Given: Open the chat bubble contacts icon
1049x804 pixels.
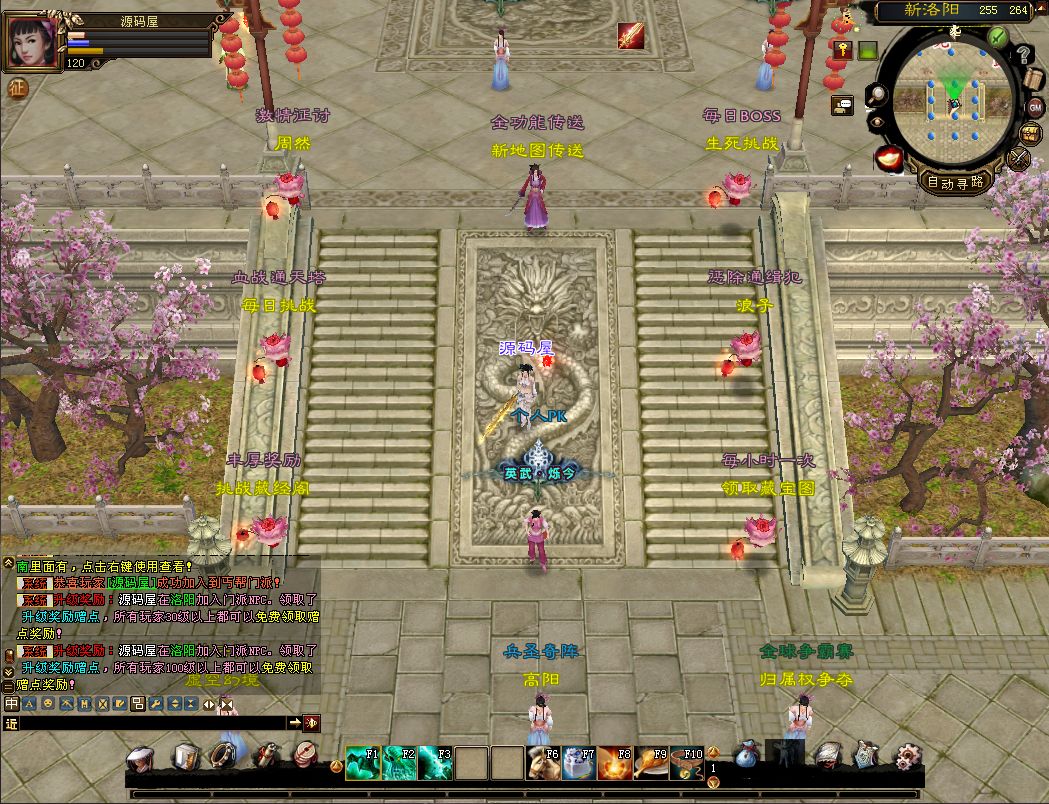Looking at the screenshot, I should (843, 103).
